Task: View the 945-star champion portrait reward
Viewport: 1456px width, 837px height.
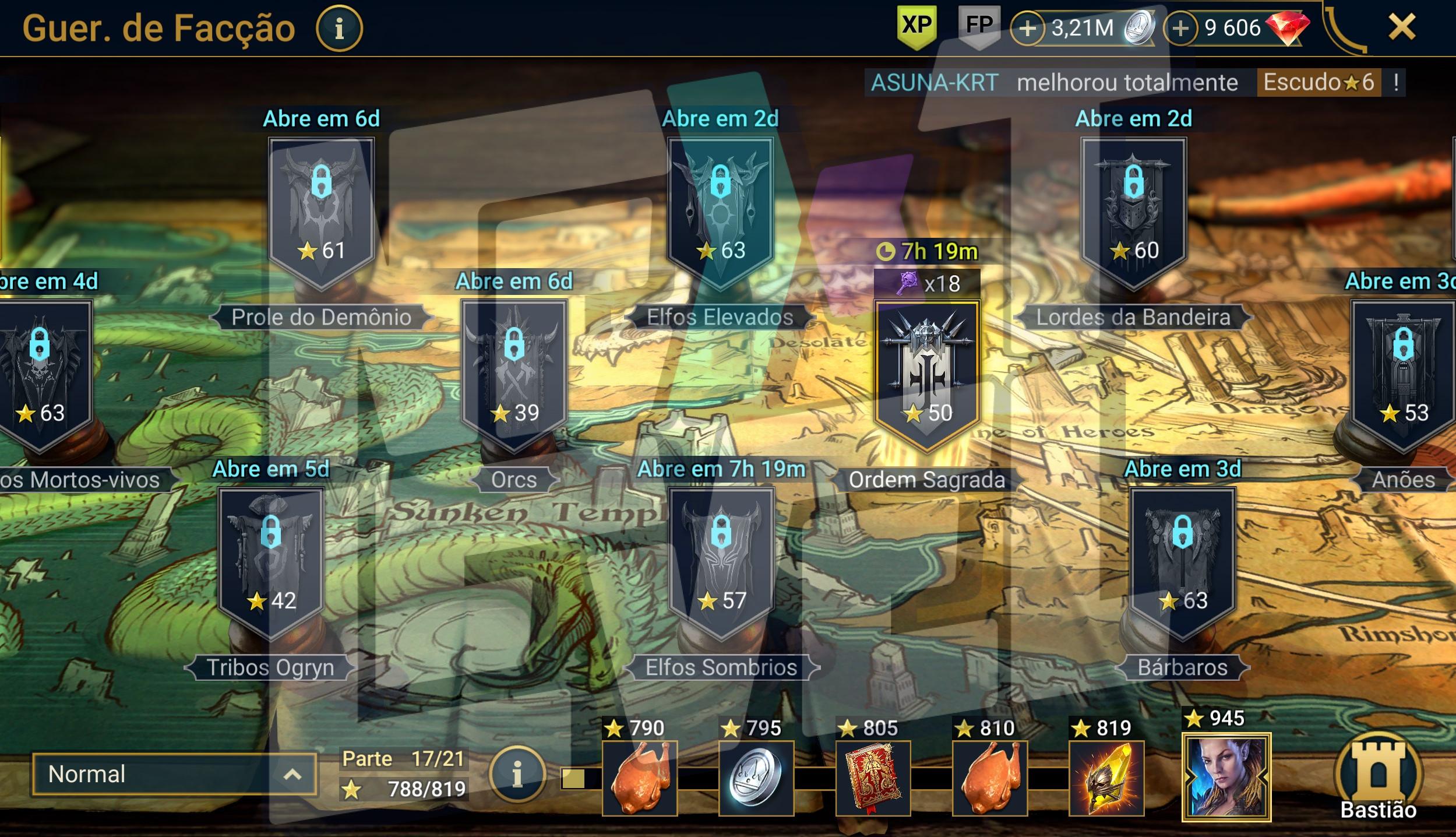Action: coord(1226,777)
